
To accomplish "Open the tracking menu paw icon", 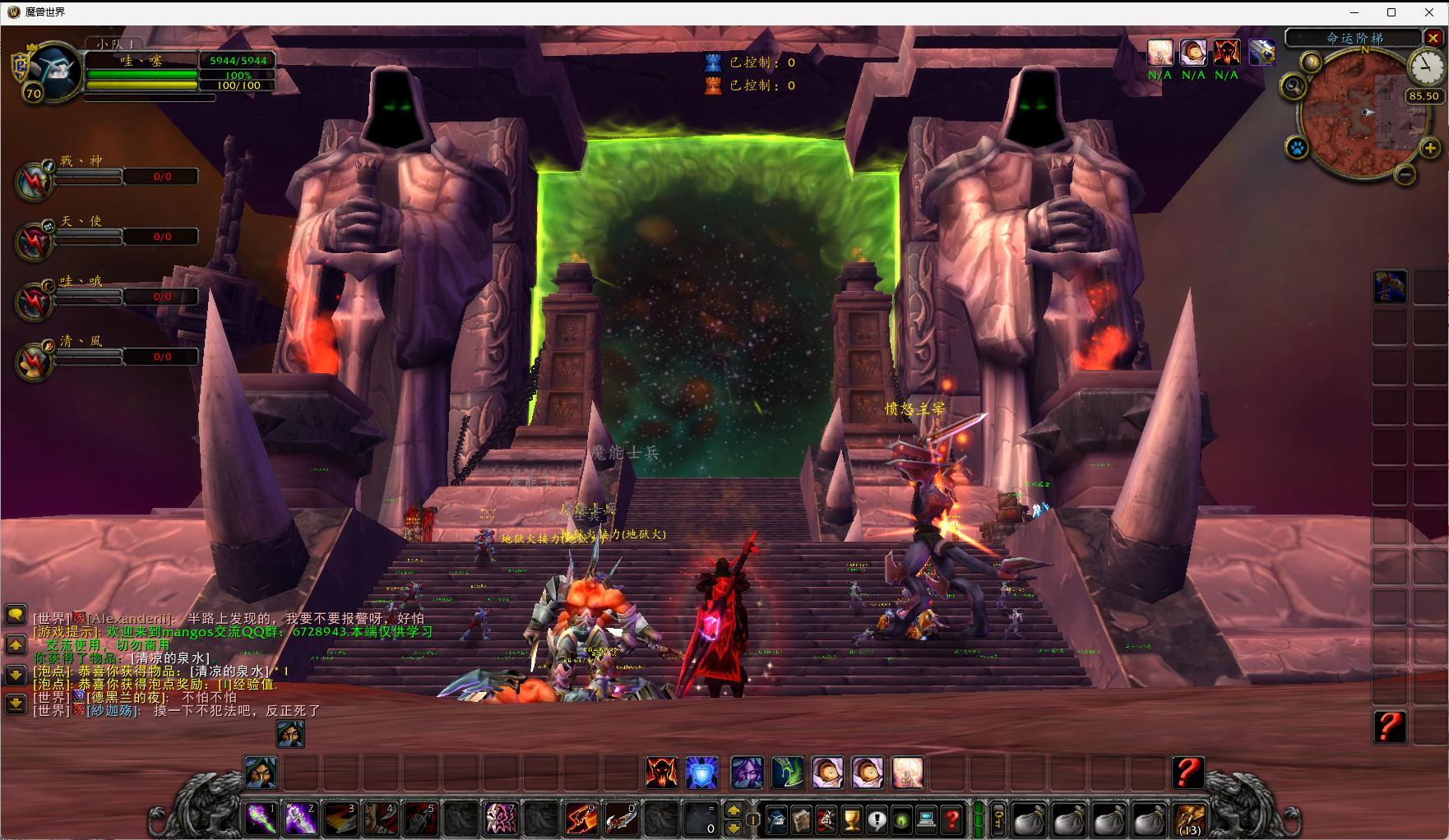I will tap(1297, 149).
